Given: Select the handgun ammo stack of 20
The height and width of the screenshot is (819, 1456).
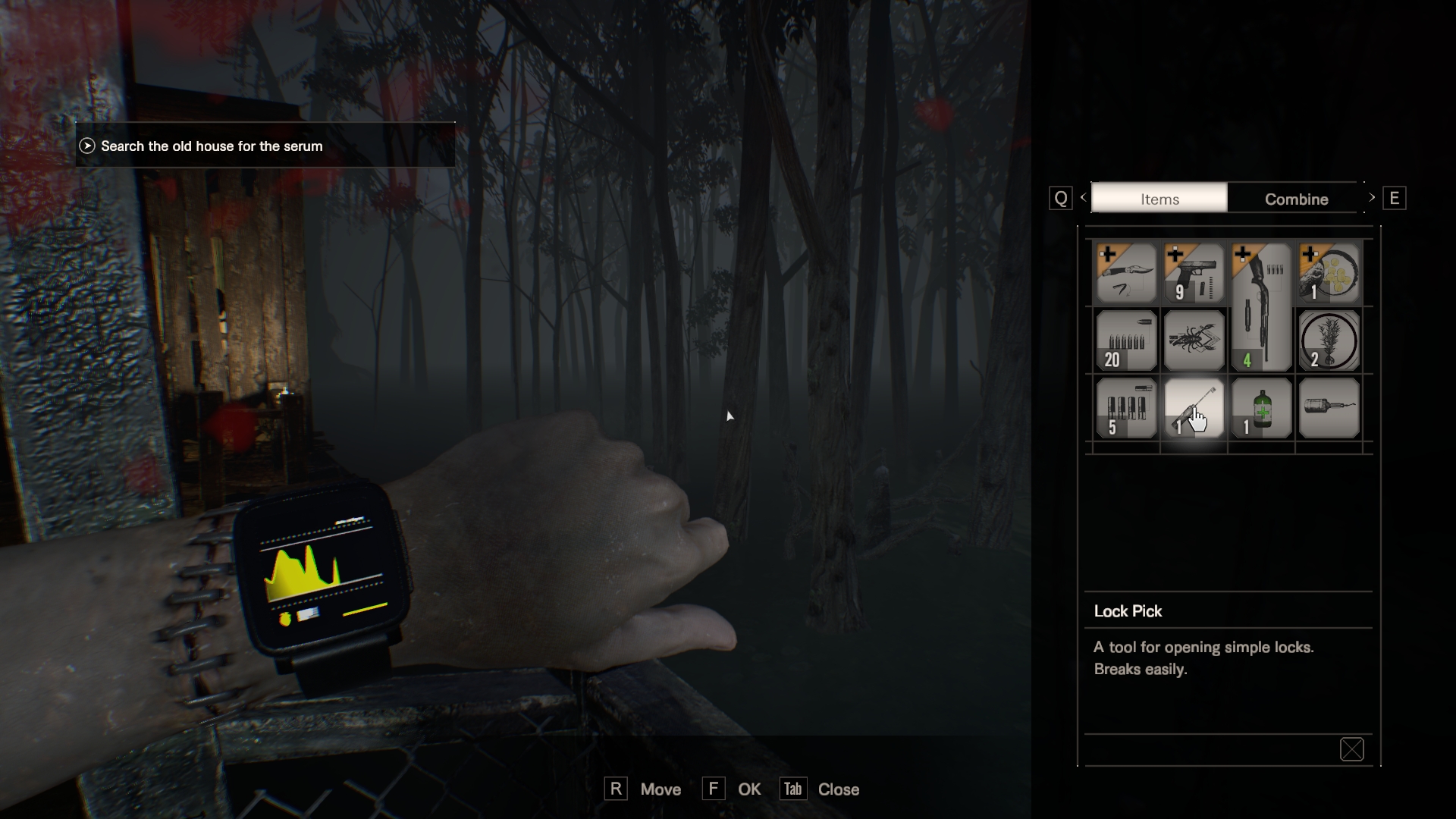Looking at the screenshot, I should [x=1126, y=341].
